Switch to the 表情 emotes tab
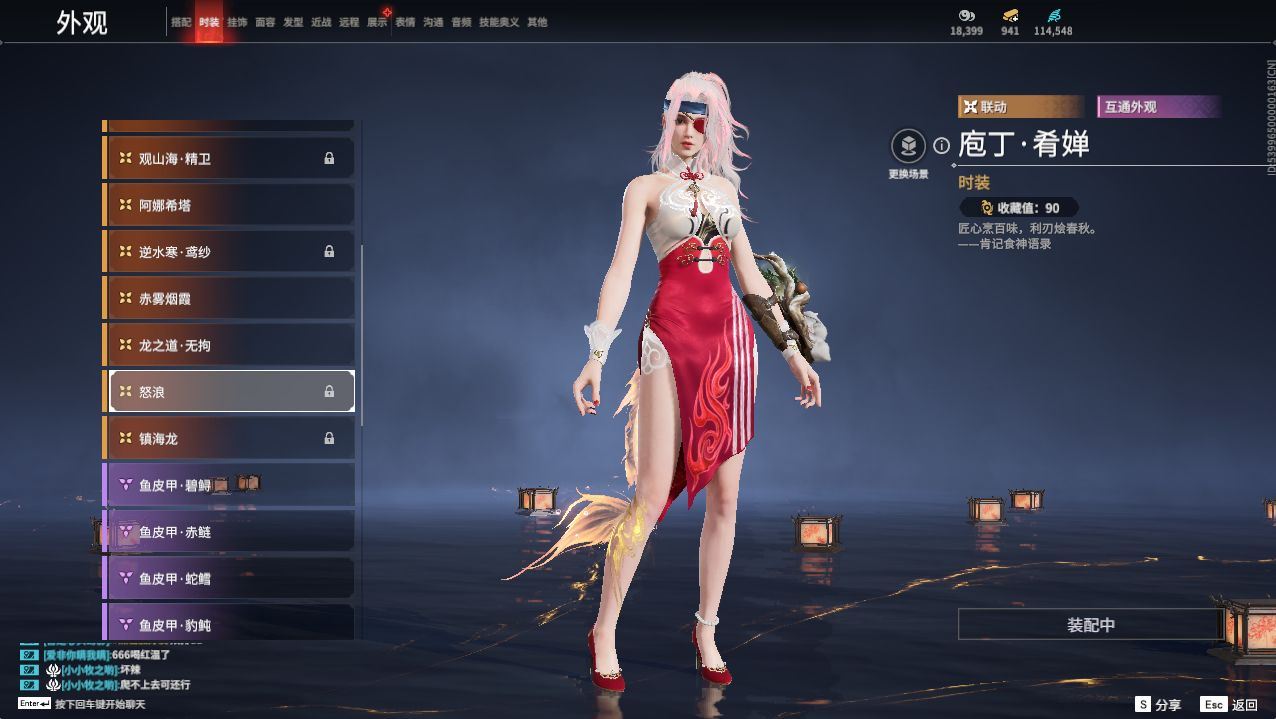The width and height of the screenshot is (1276, 719). click(x=405, y=22)
